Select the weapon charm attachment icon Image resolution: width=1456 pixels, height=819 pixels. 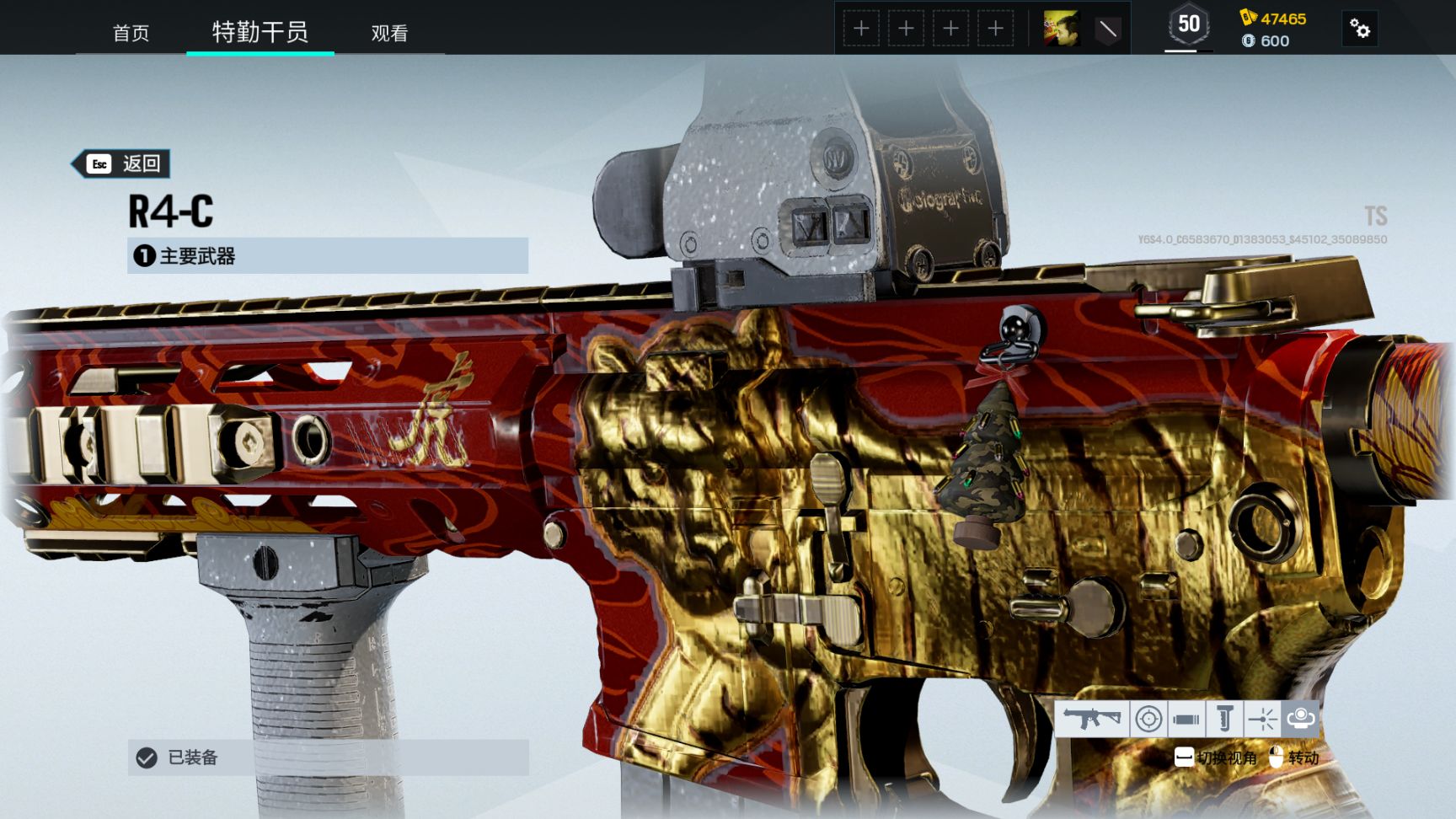[1300, 719]
